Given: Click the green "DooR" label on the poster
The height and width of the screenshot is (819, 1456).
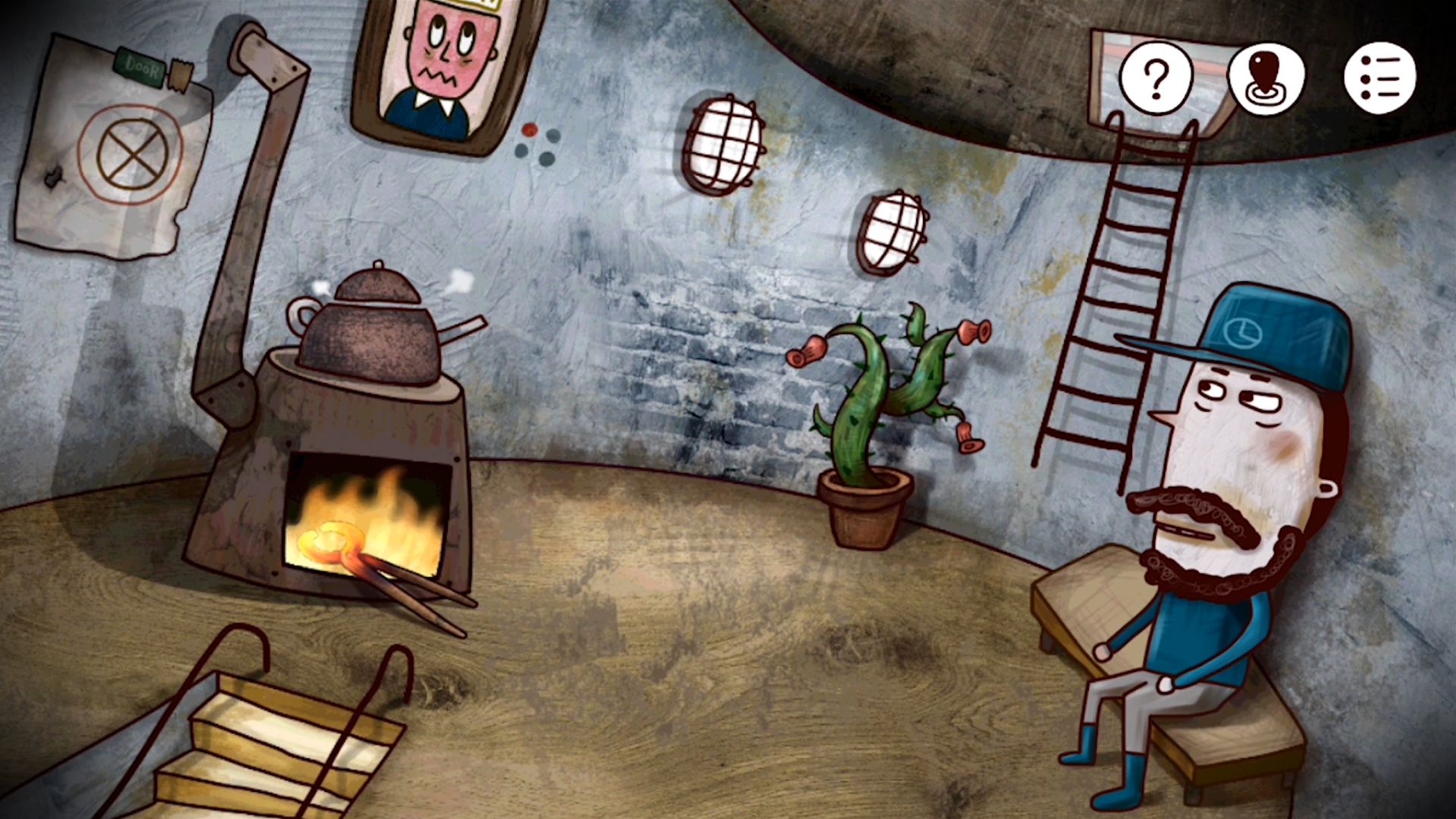Looking at the screenshot, I should click(140, 68).
